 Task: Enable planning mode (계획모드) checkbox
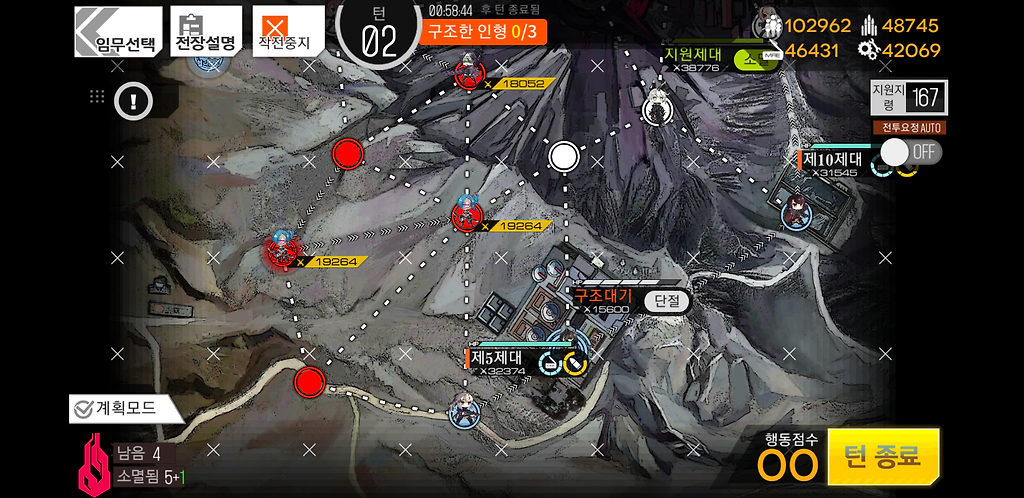tap(82, 408)
